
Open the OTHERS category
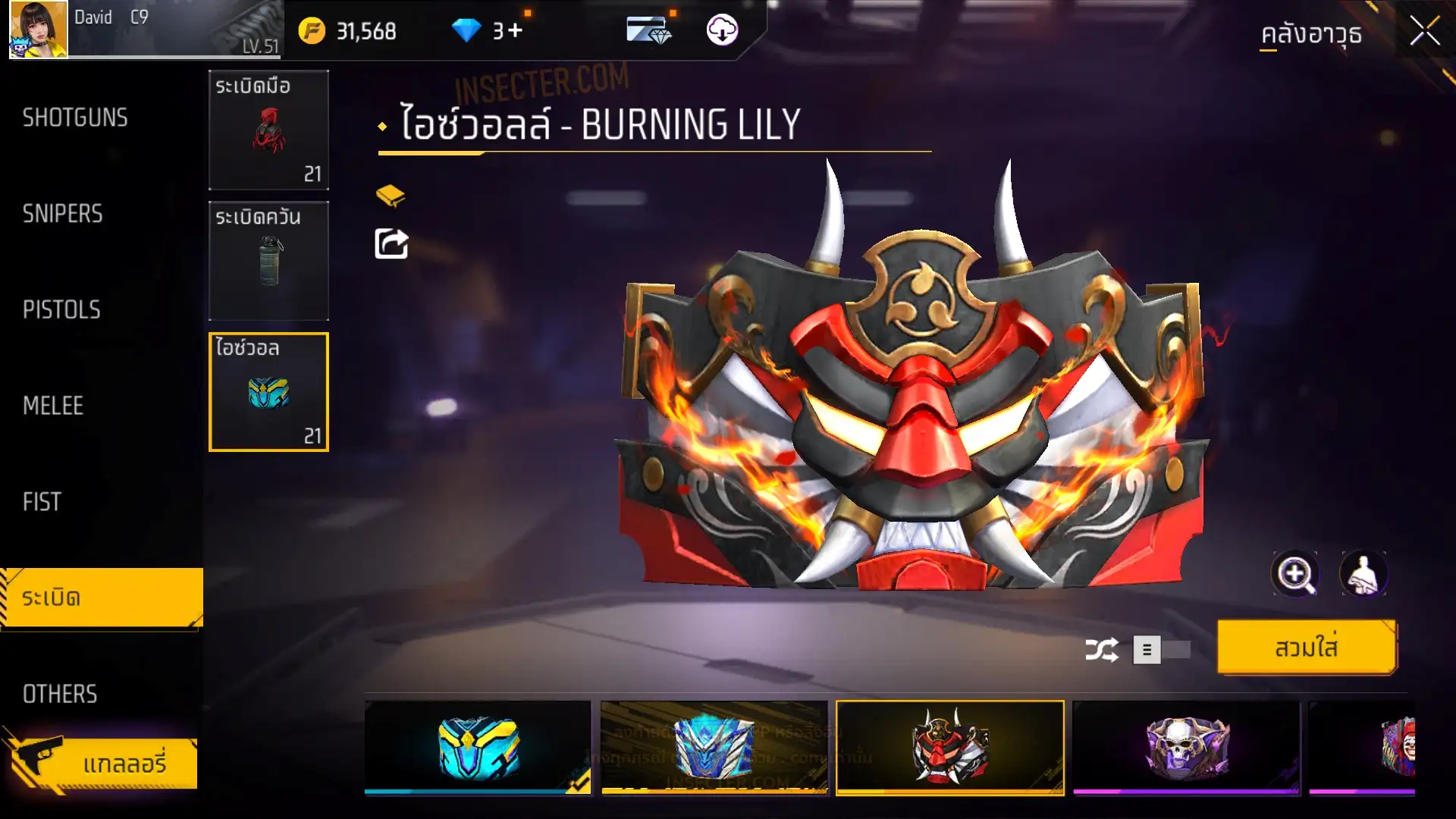coord(60,693)
